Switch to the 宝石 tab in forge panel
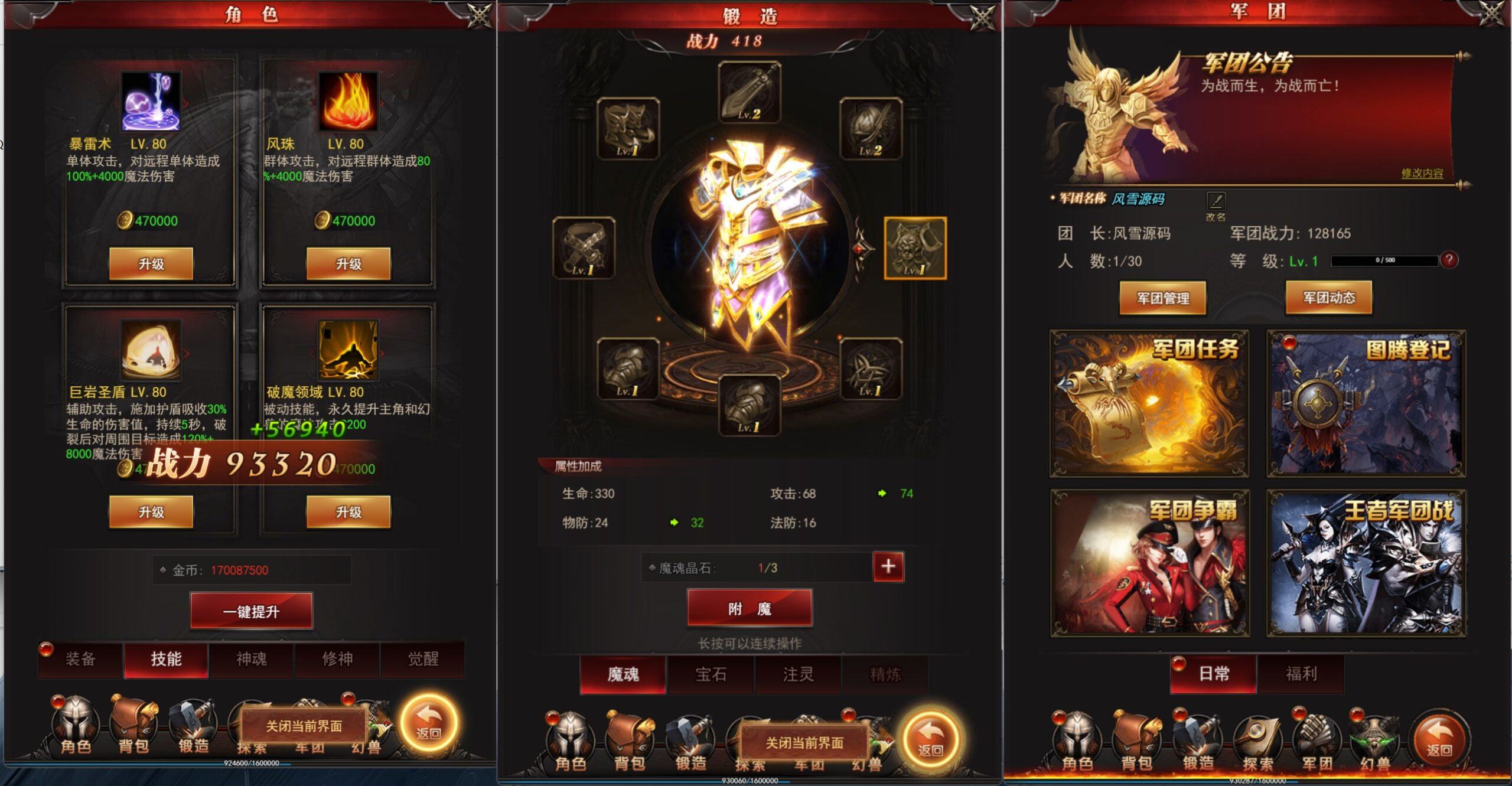Screen dimensions: 1512x786 coord(711,674)
